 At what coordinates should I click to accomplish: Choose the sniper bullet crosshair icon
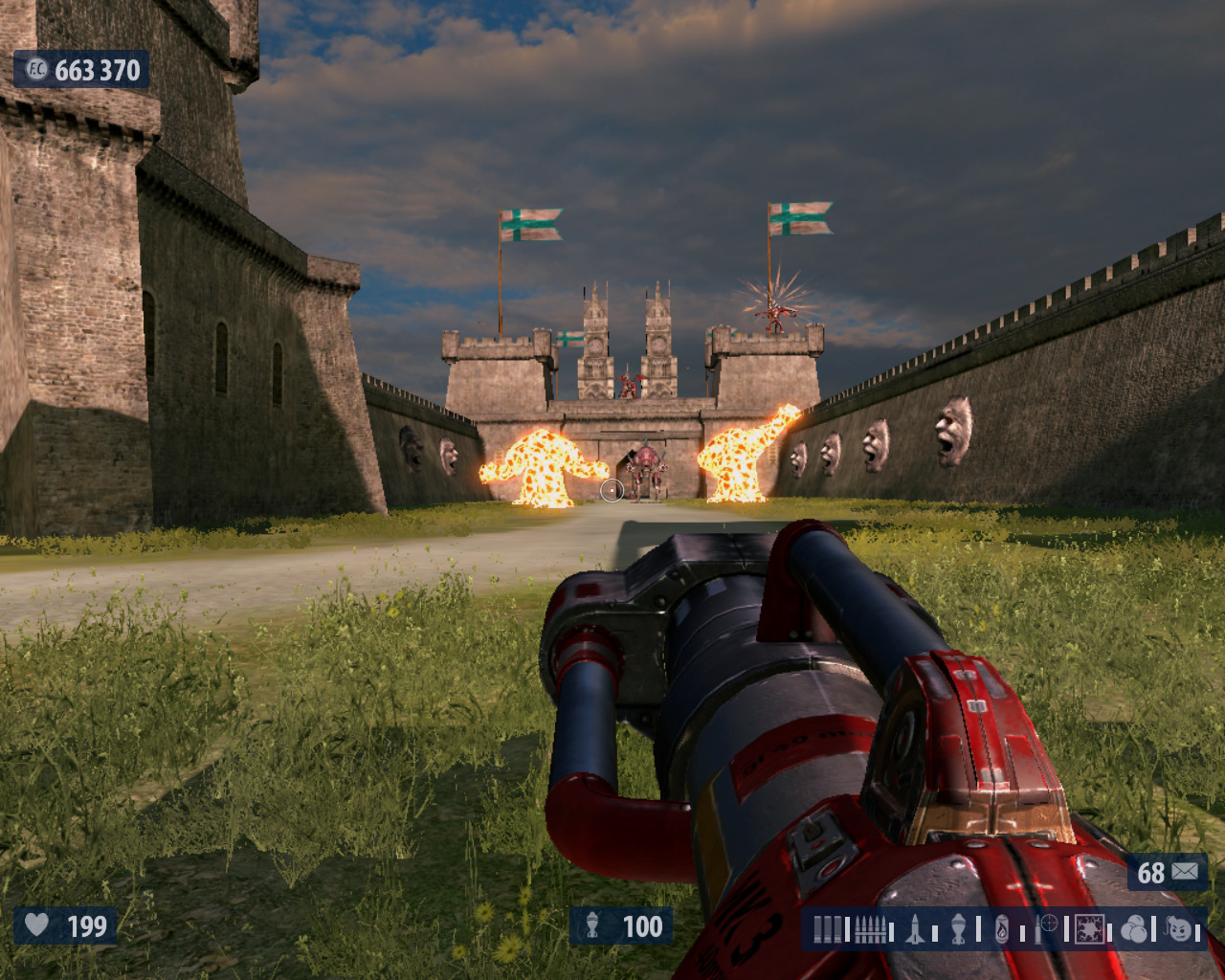pyautogui.click(x=1048, y=926)
